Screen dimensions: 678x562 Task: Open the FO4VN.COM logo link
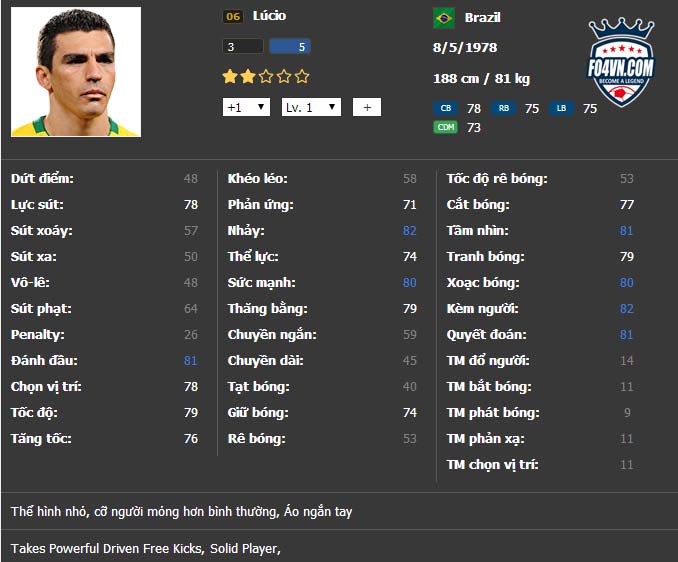(x=620, y=63)
